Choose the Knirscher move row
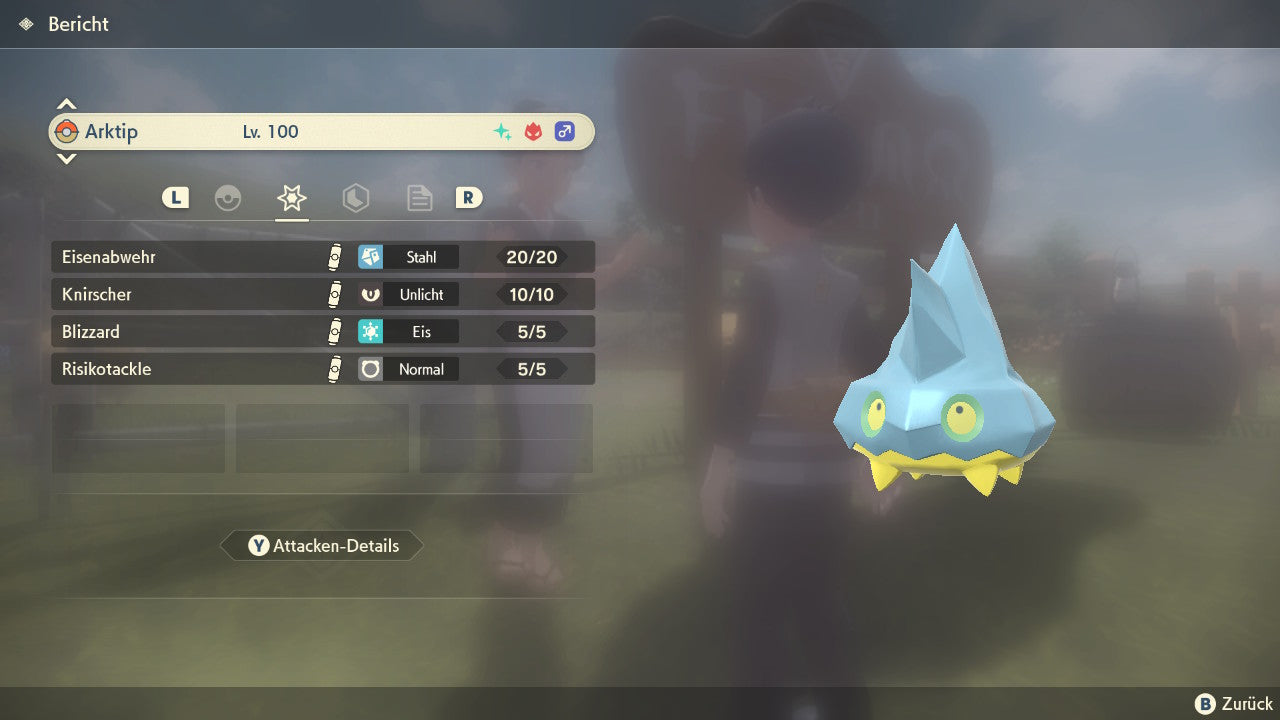Viewport: 1280px width, 720px height. (x=322, y=294)
